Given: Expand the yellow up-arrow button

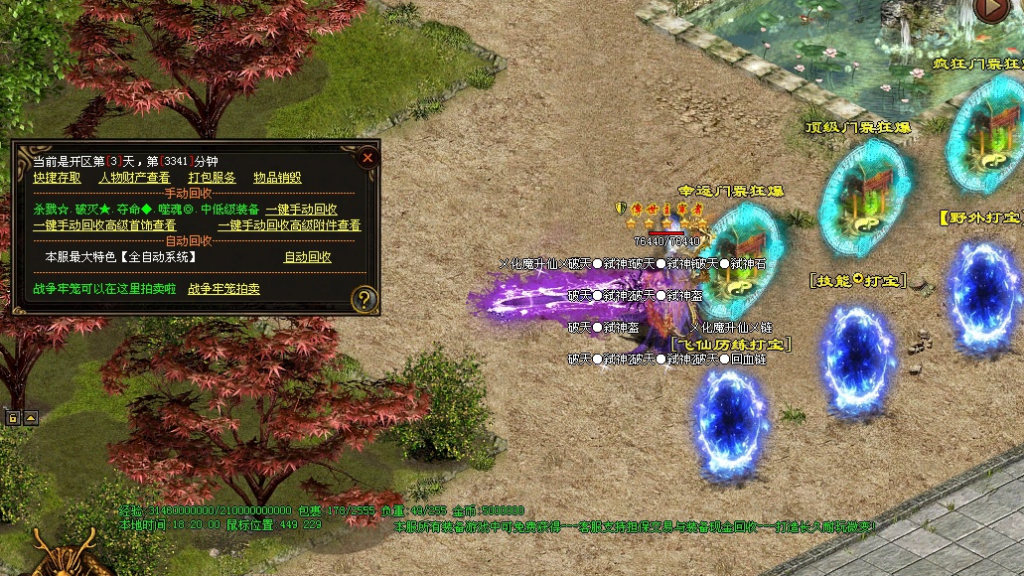Looking at the screenshot, I should (x=31, y=417).
